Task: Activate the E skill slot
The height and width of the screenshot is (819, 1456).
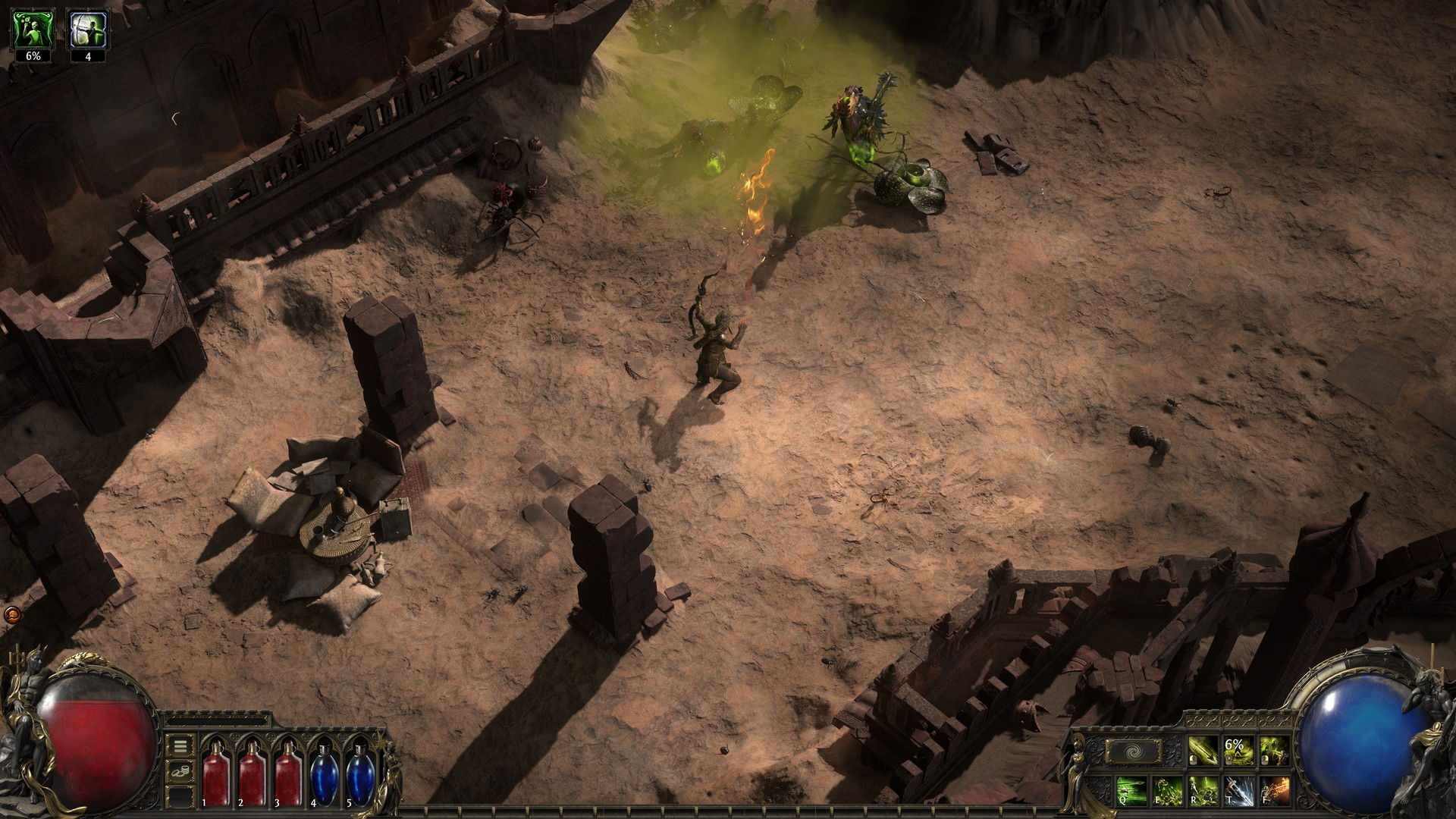Action: click(1168, 790)
